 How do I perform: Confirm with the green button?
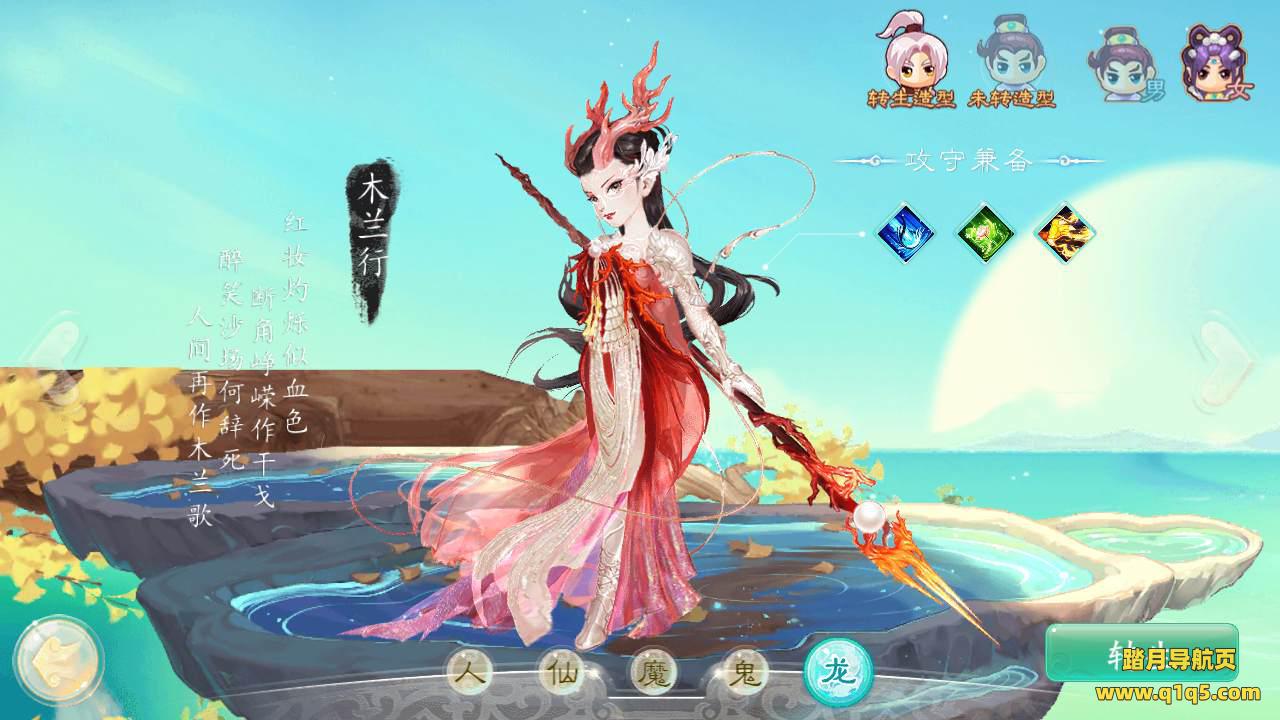coord(1141,654)
